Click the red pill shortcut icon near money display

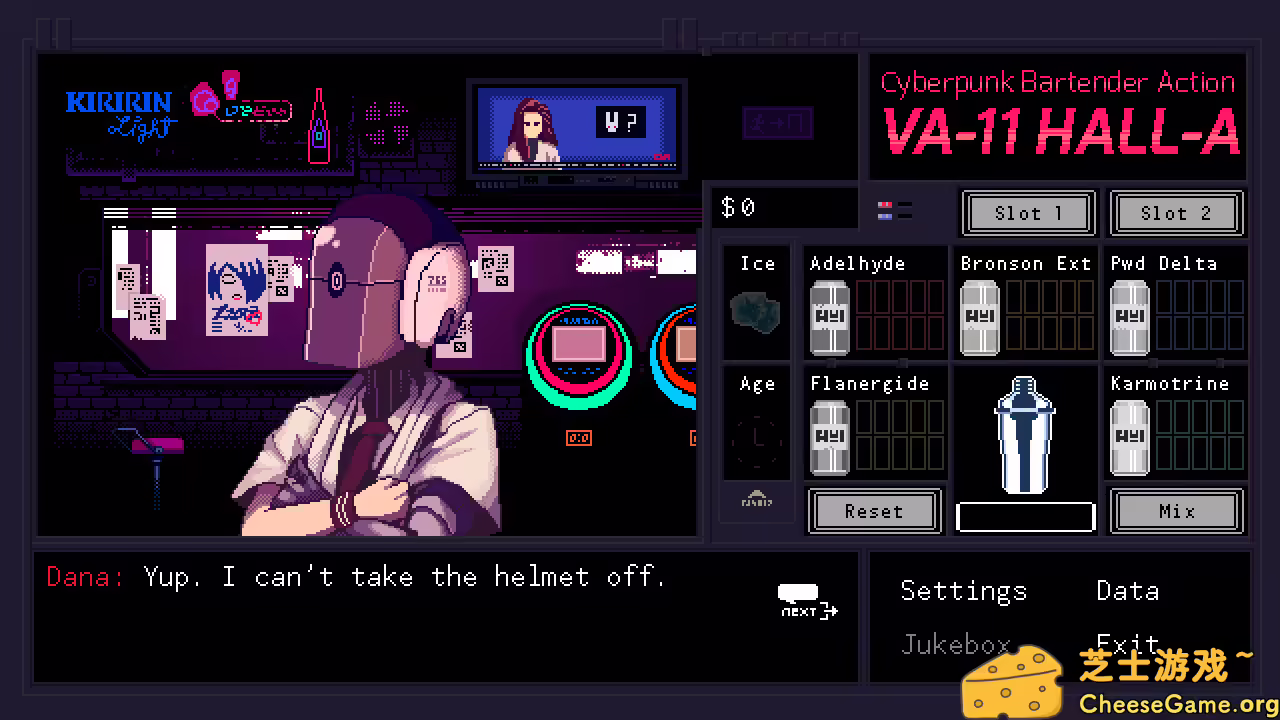885,205
